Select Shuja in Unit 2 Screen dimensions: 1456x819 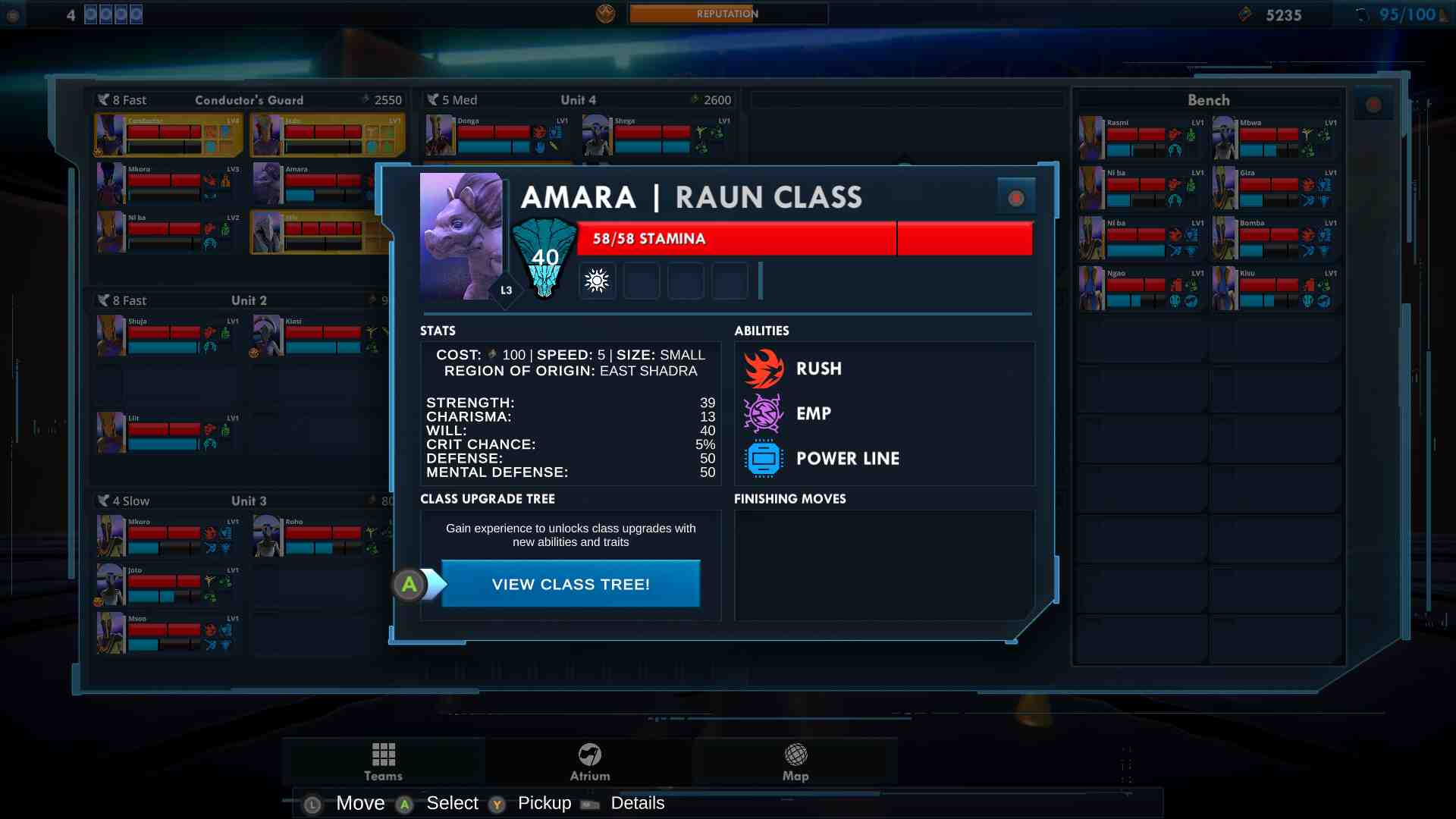pyautogui.click(x=168, y=336)
